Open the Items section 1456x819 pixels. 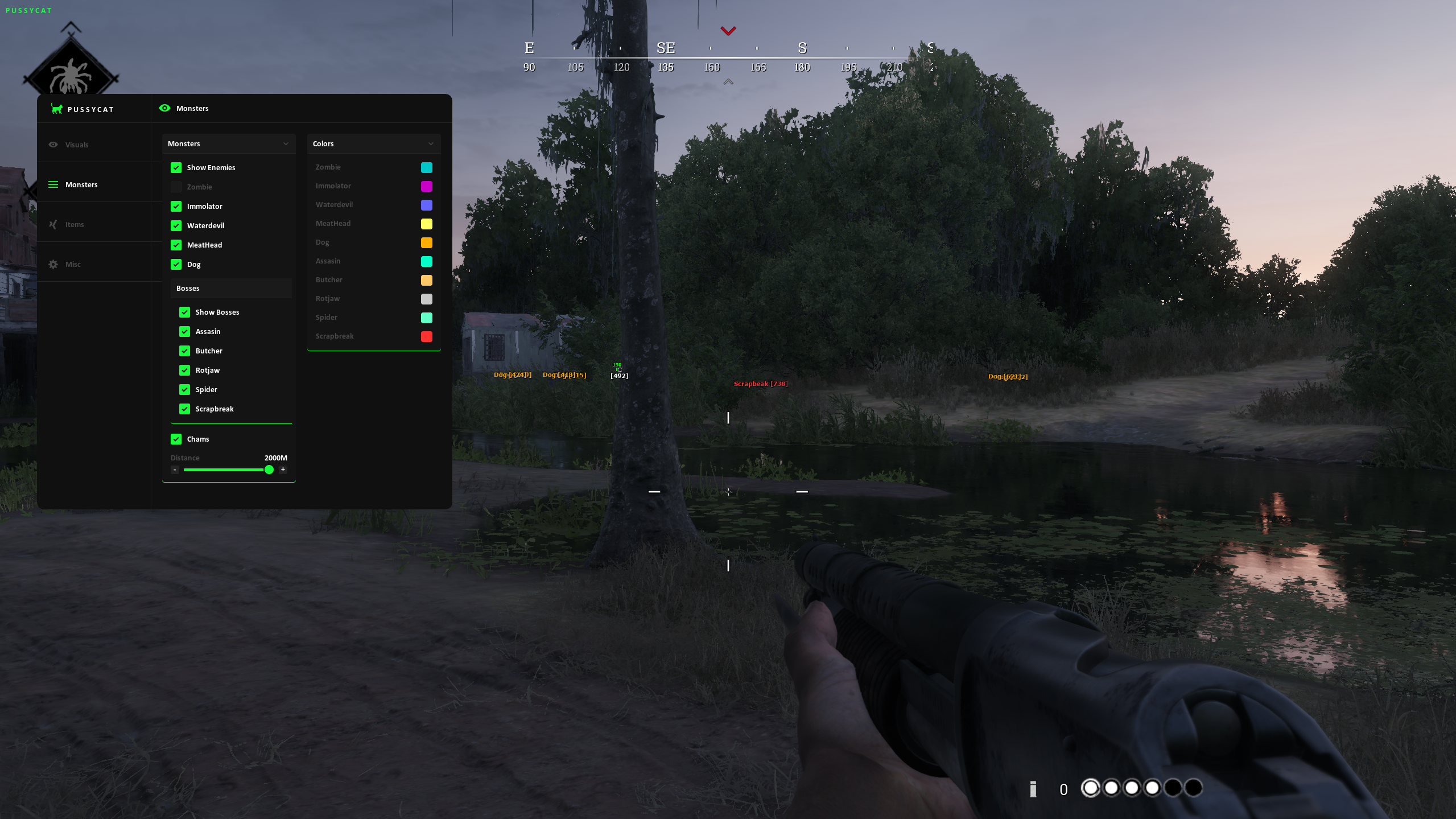point(74,224)
